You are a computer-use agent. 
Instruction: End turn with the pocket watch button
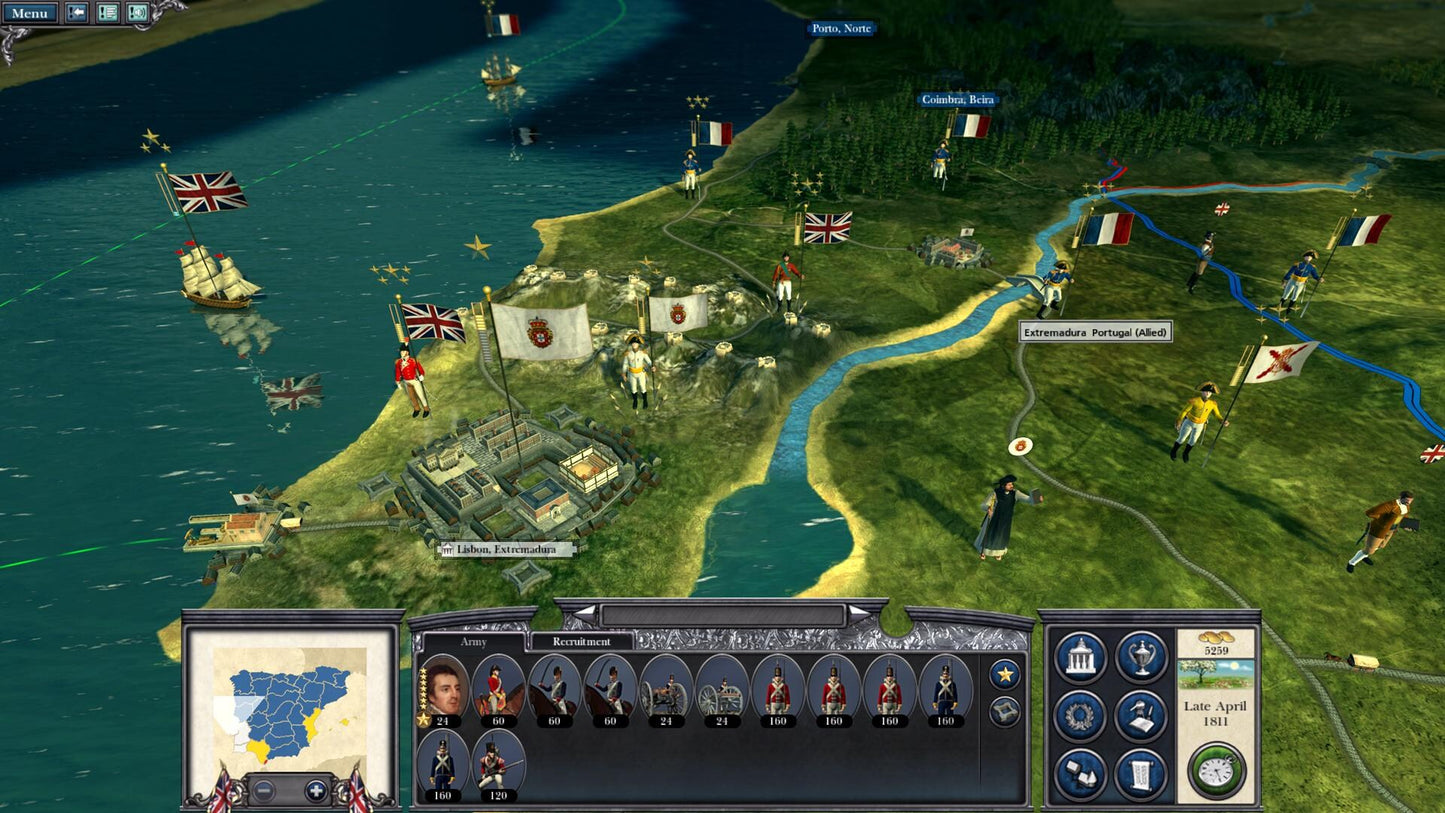click(x=1217, y=771)
